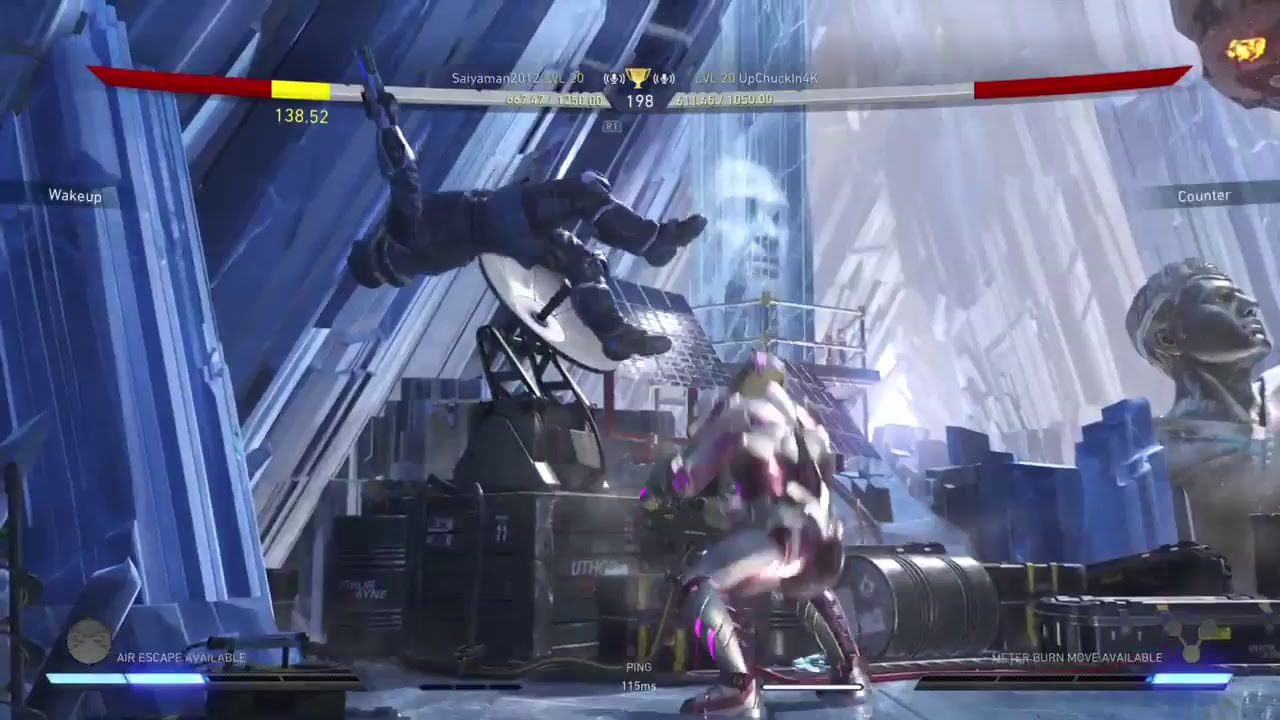Image resolution: width=1280 pixels, height=720 pixels.
Task: Open the round timer showing 198
Action: coord(640,101)
